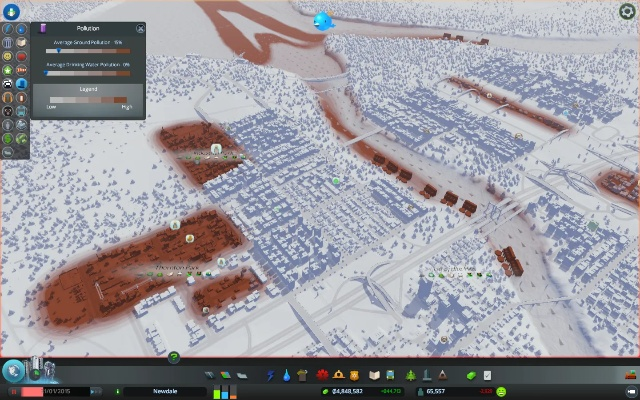Open the Education build menu
This screenshot has width=640, height=400.
click(x=373, y=374)
